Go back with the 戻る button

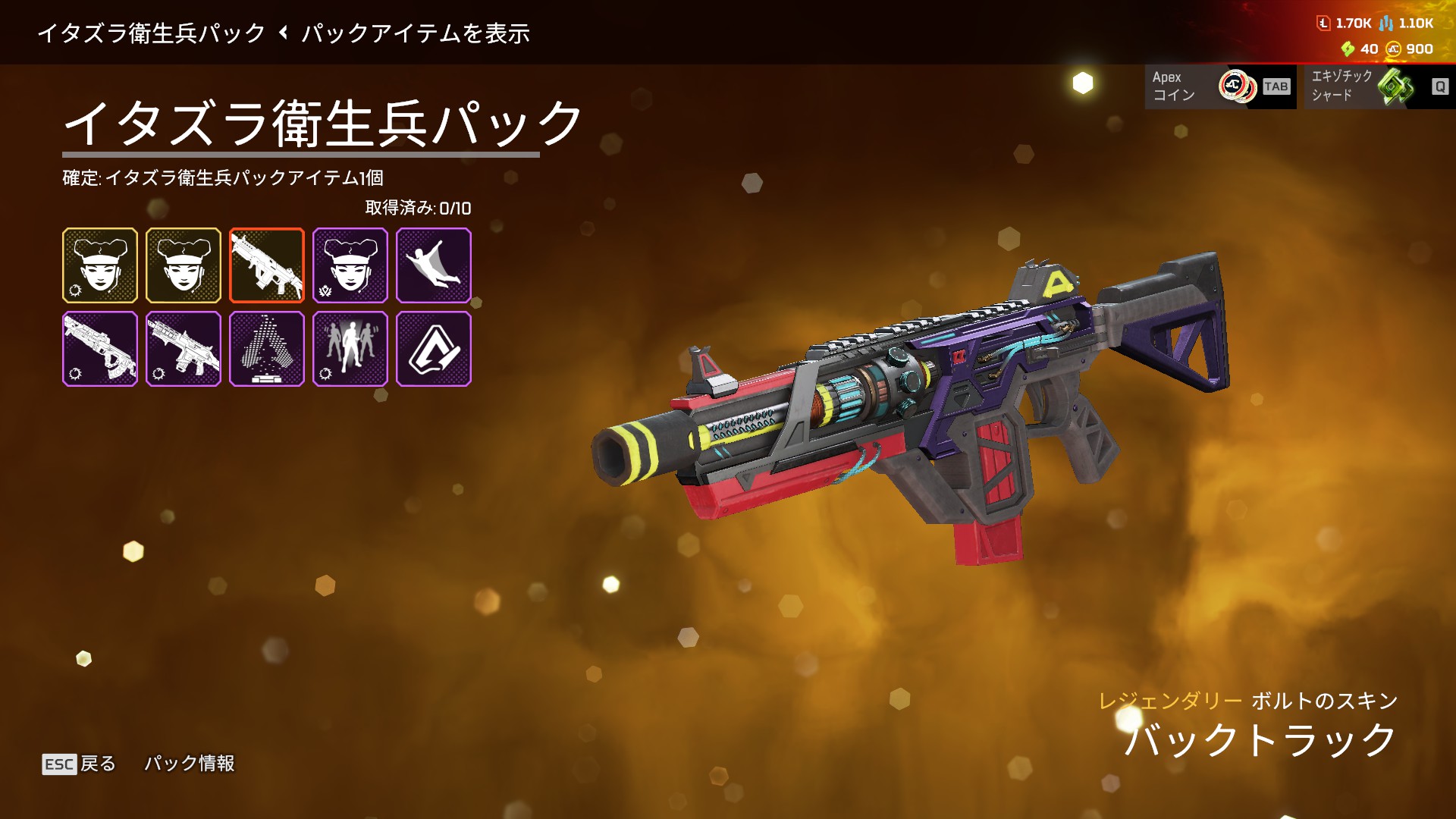pos(80,763)
